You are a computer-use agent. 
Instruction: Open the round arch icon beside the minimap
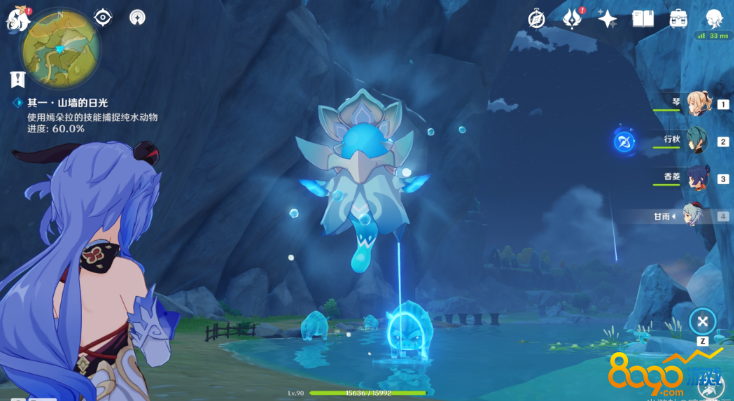tap(137, 17)
